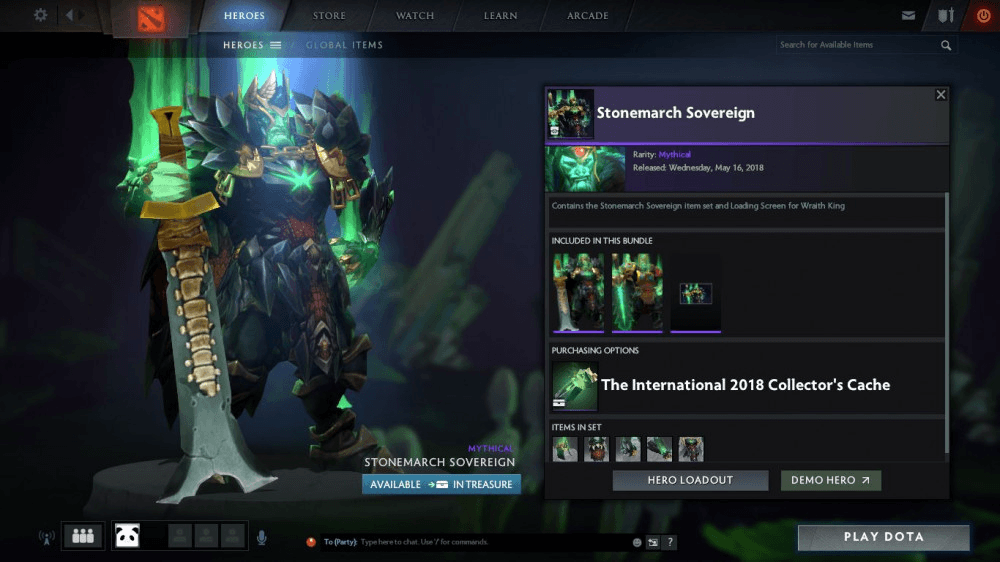Open the Arcade tab
1000x562 pixels.
[588, 16]
